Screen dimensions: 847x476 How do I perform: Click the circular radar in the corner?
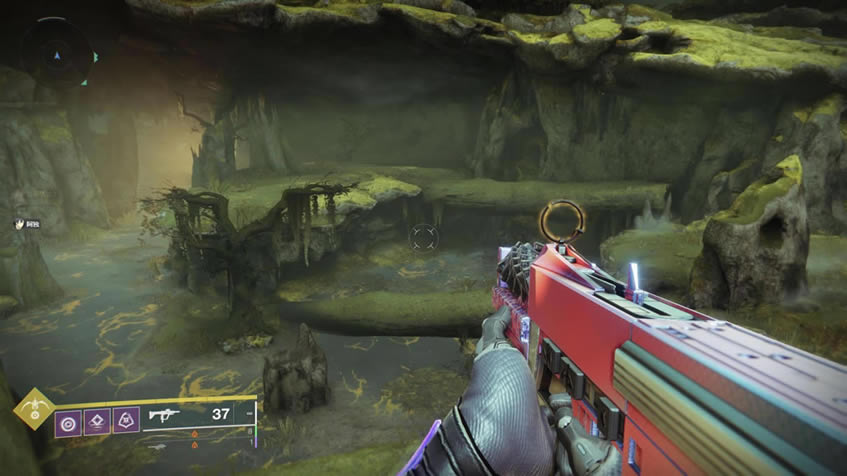(x=56, y=51)
